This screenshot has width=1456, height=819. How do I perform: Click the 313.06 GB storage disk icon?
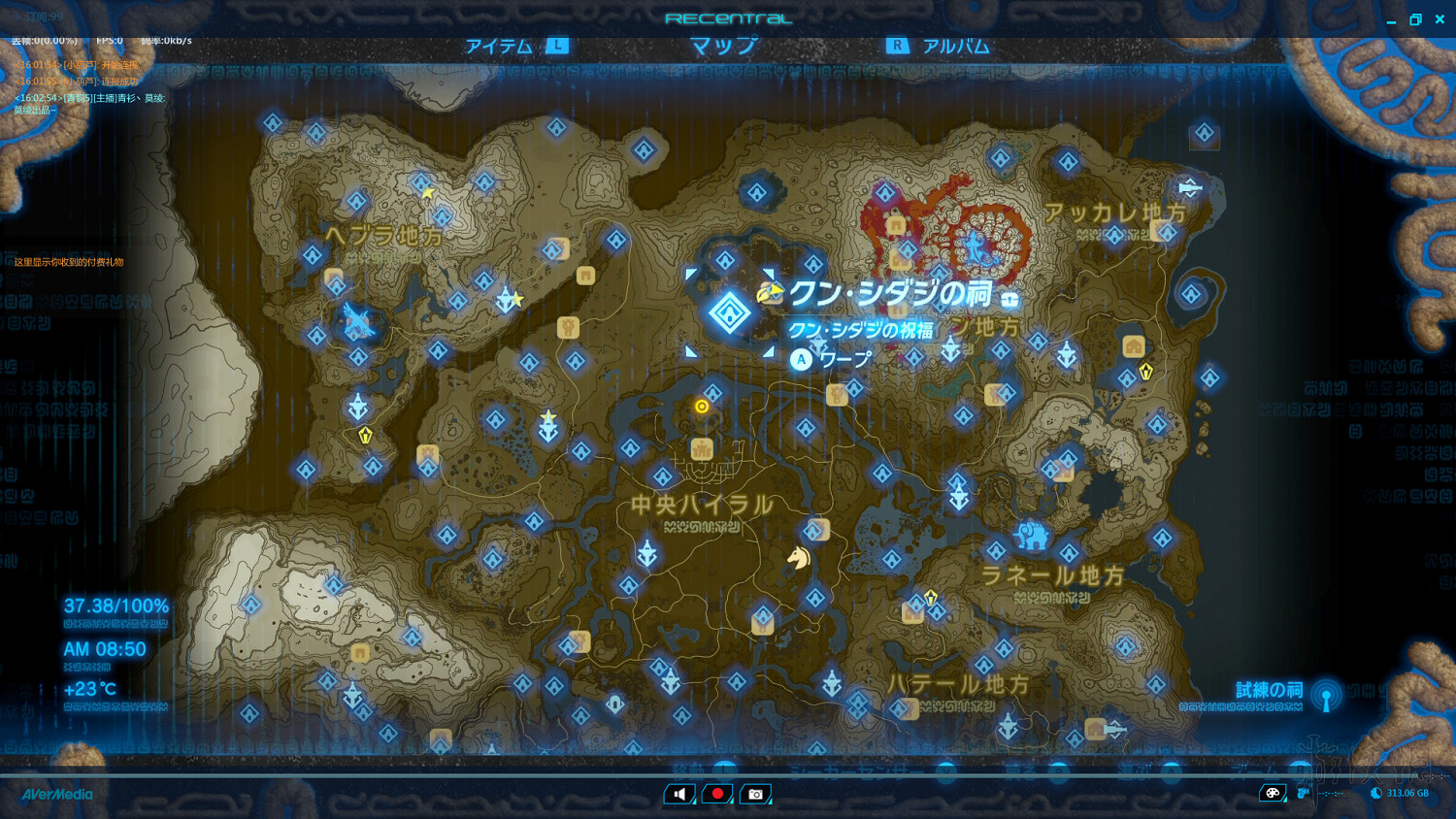tap(1375, 793)
